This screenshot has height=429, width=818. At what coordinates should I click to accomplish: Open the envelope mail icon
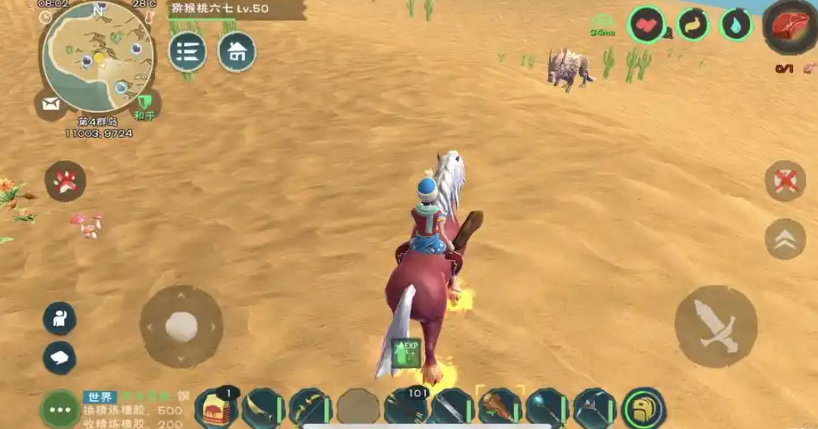pyautogui.click(x=48, y=103)
